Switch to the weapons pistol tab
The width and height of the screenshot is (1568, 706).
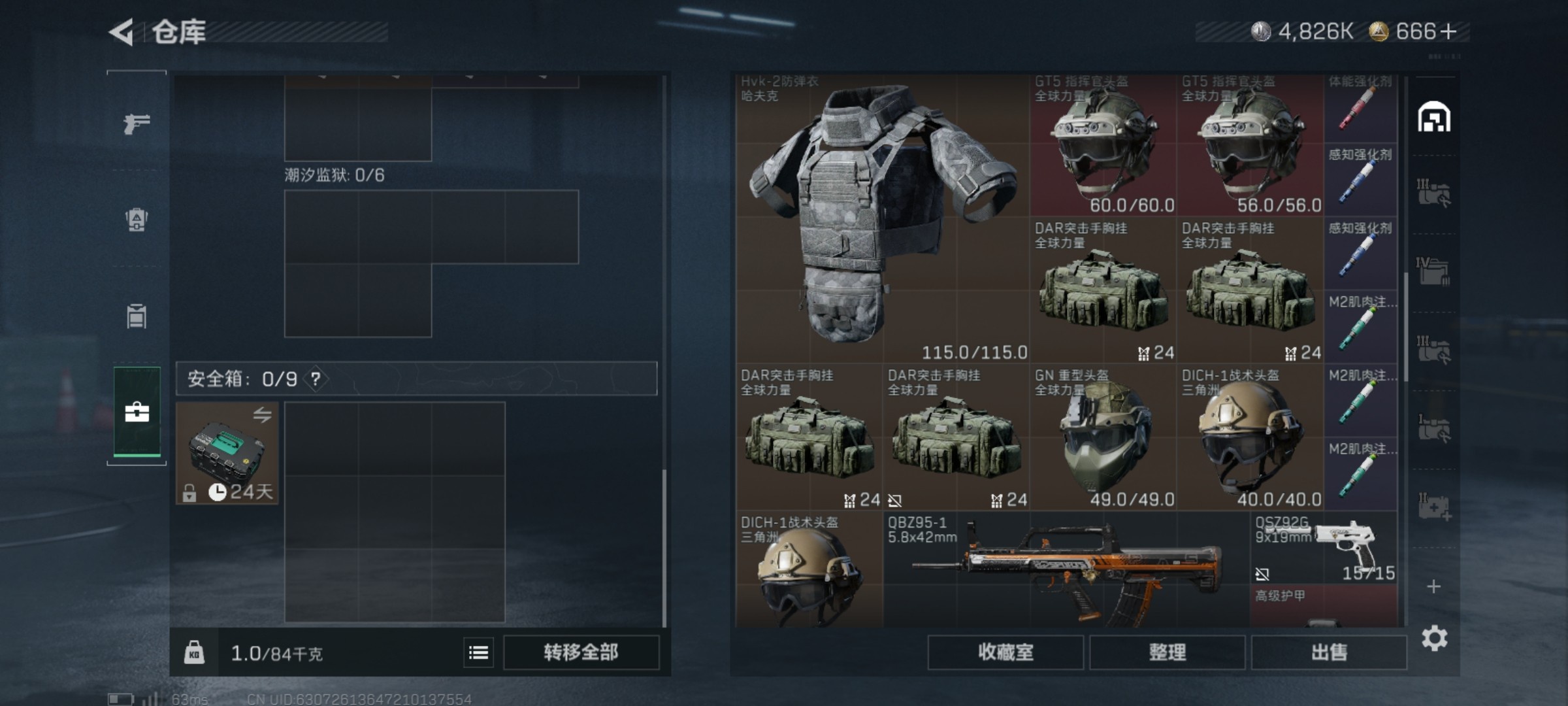137,123
